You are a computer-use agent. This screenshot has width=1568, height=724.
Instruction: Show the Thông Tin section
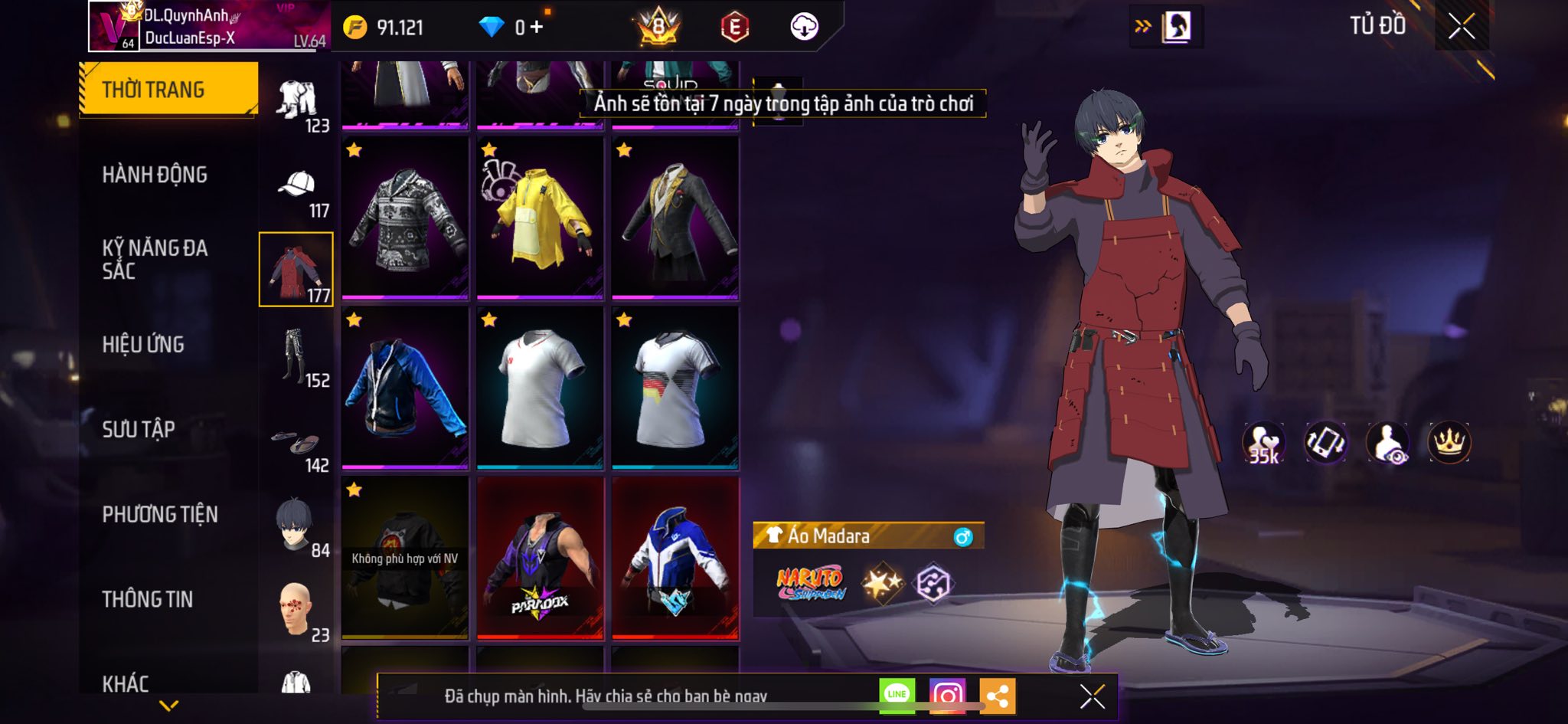pos(148,599)
